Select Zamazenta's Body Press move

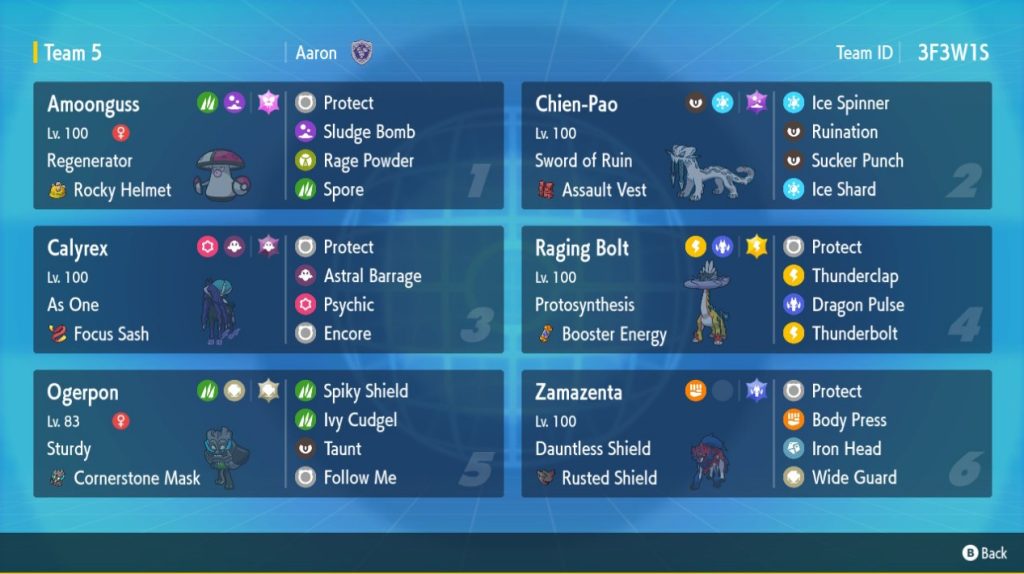[x=848, y=420]
